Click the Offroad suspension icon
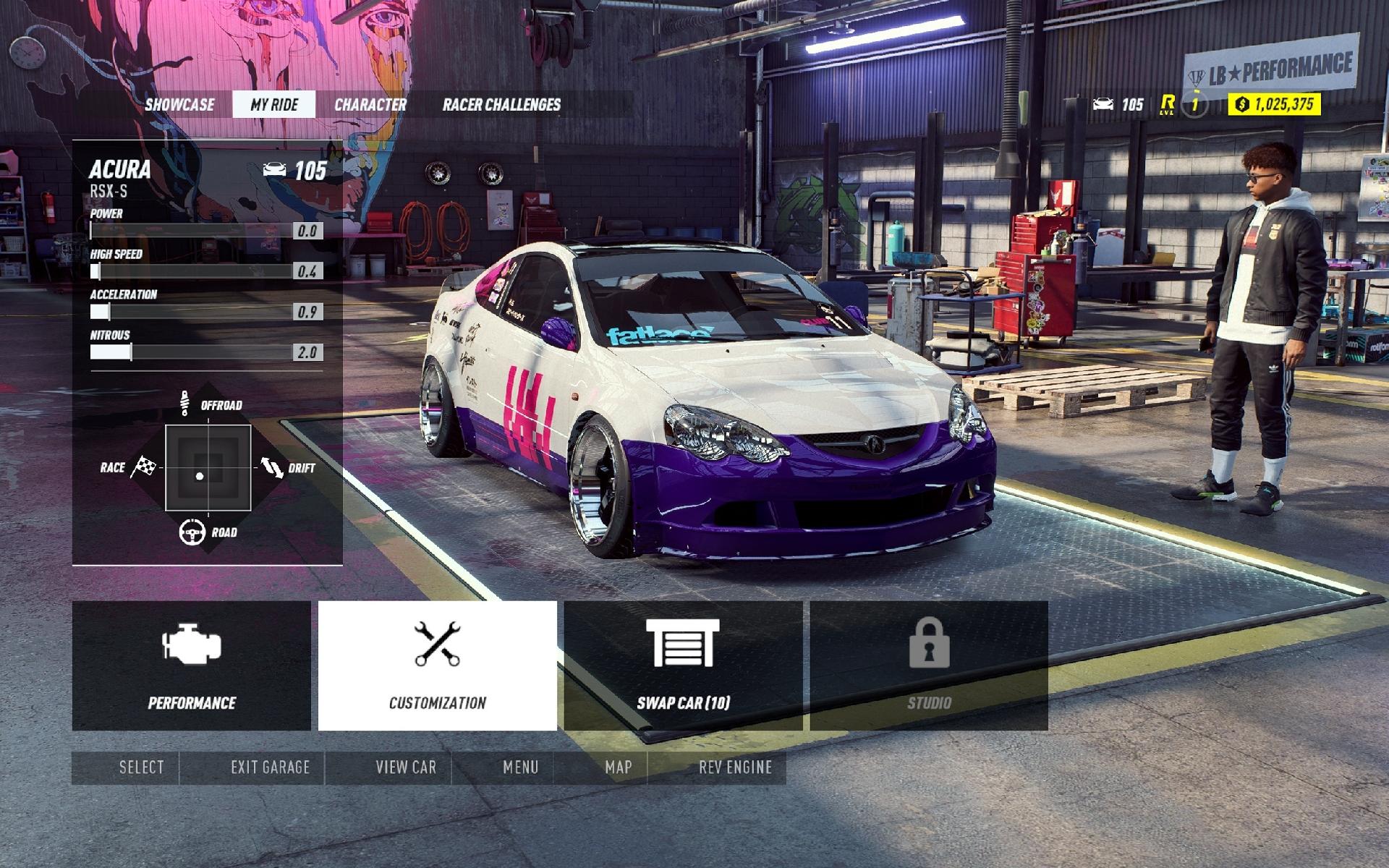 click(x=187, y=402)
